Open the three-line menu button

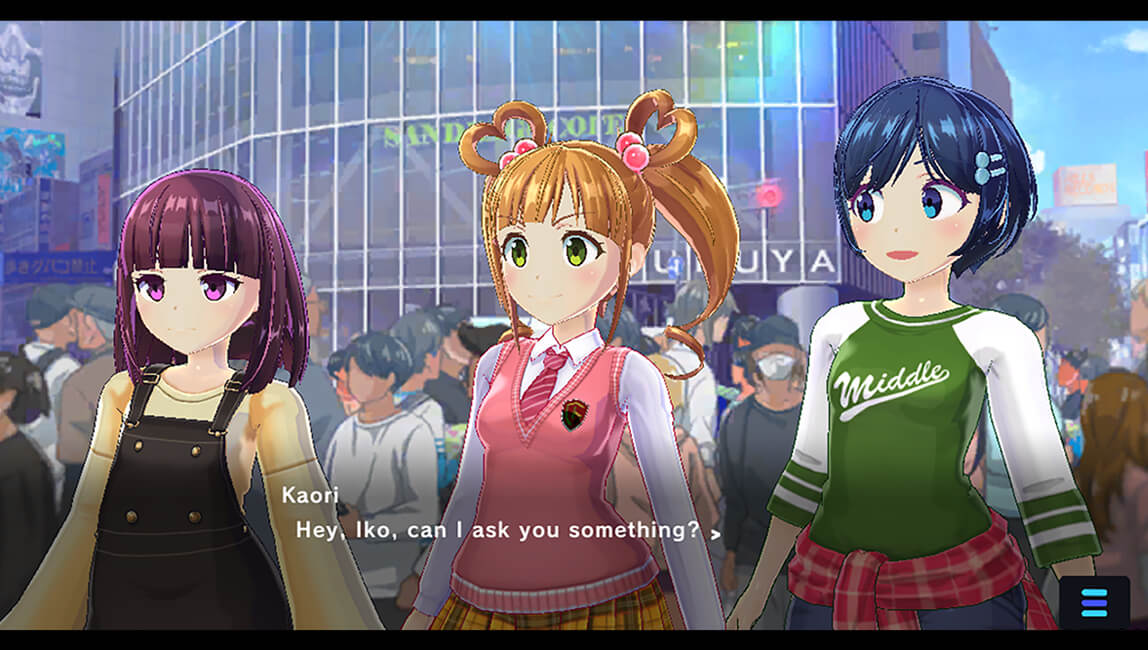click(x=1094, y=602)
